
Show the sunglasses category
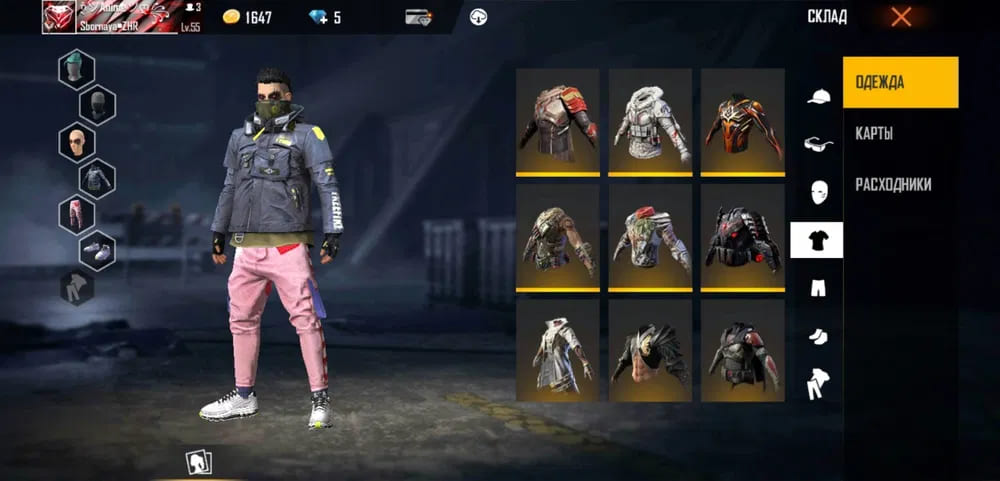[817, 144]
